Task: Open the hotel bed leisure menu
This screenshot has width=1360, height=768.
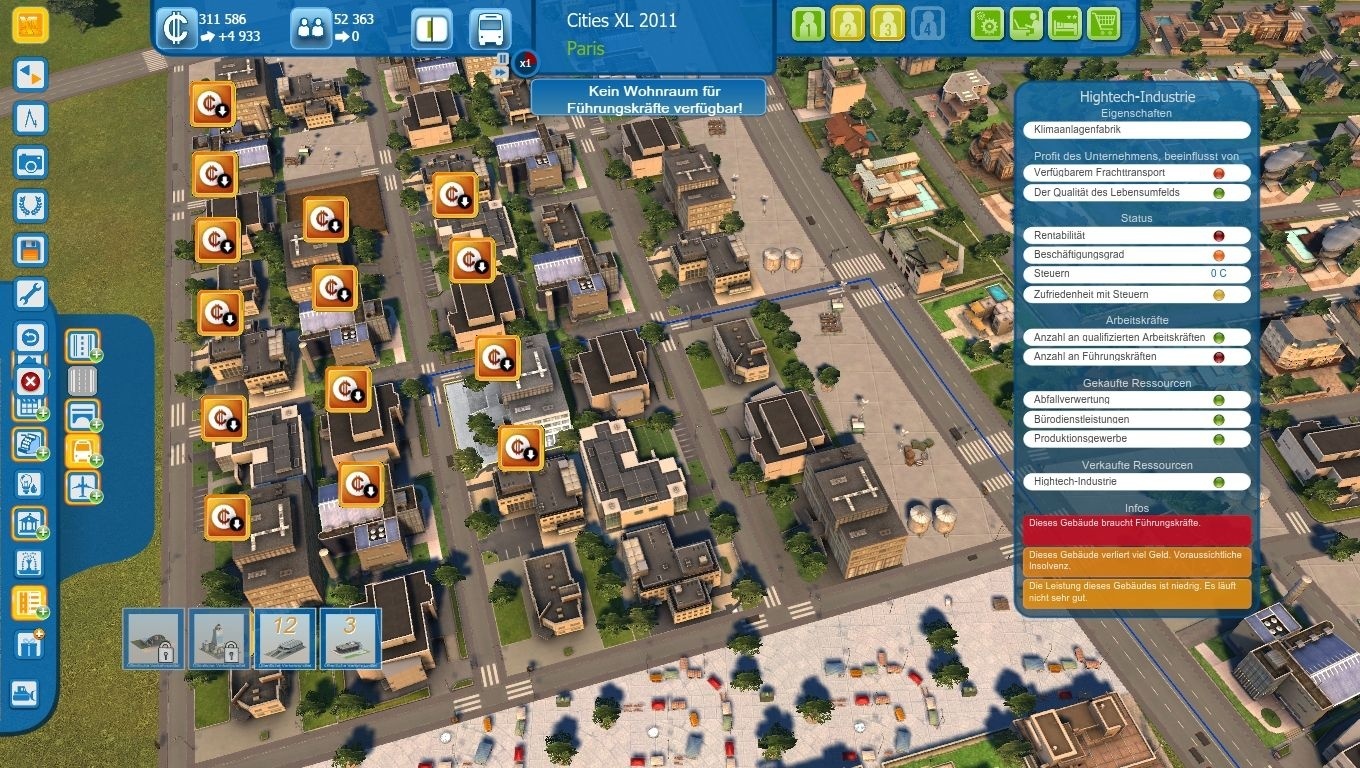Action: [1064, 23]
